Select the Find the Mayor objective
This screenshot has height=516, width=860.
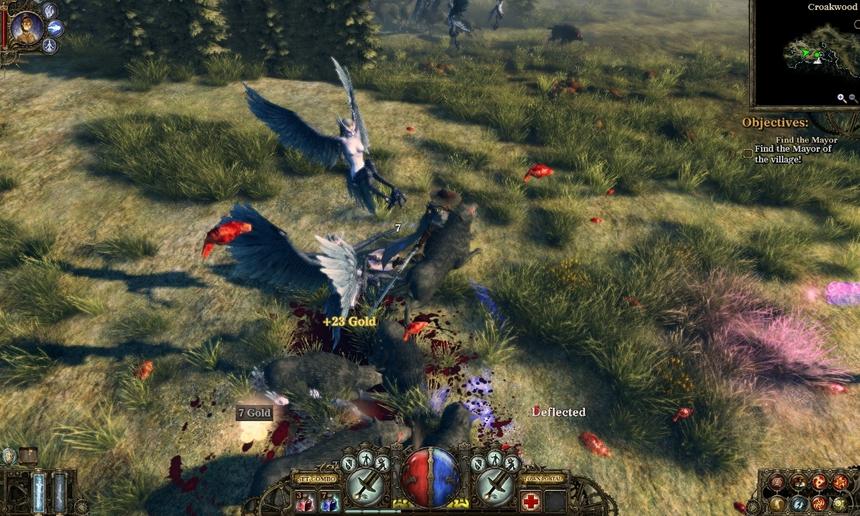pos(805,140)
